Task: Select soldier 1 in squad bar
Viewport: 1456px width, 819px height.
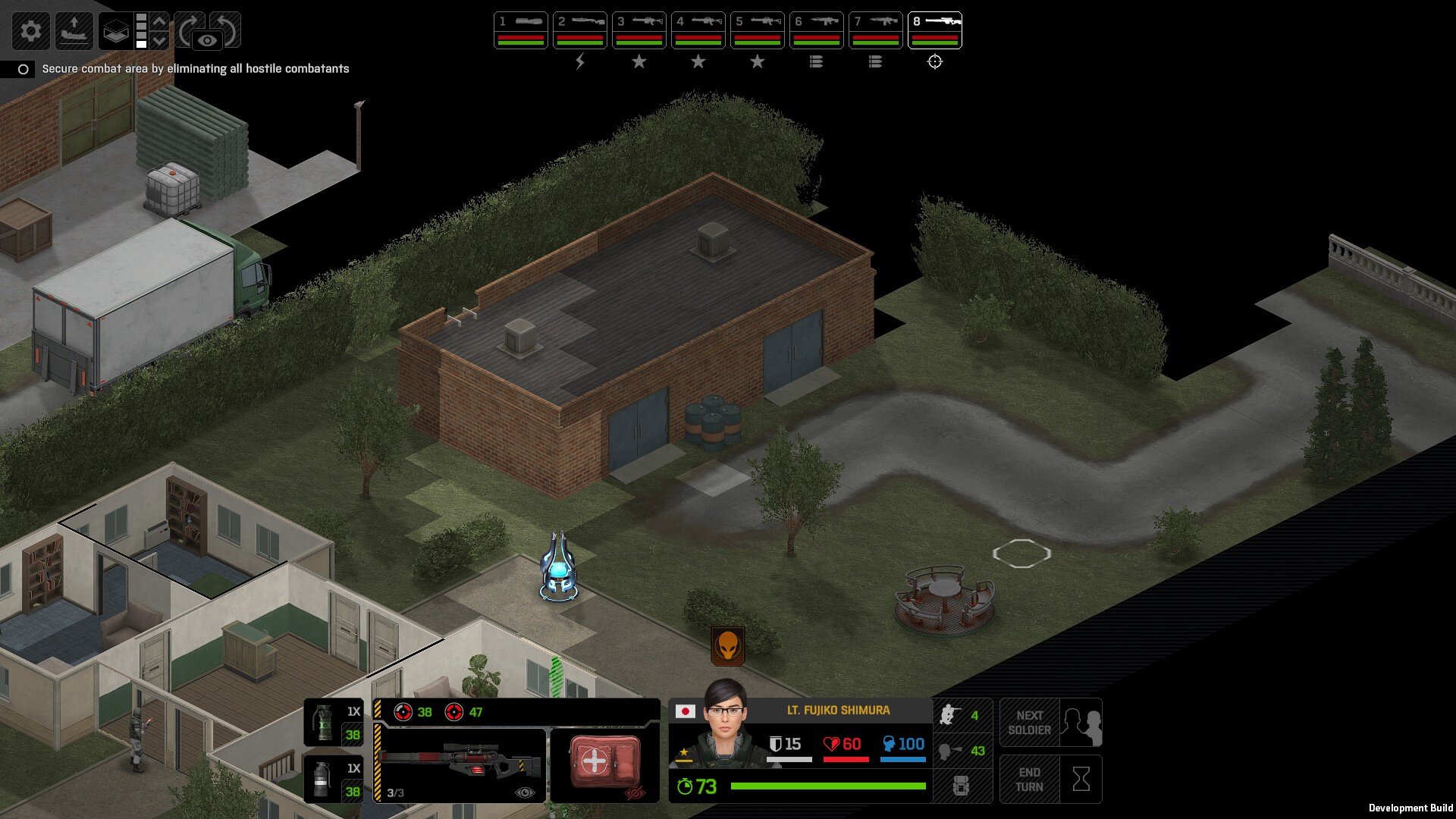Action: click(x=520, y=30)
